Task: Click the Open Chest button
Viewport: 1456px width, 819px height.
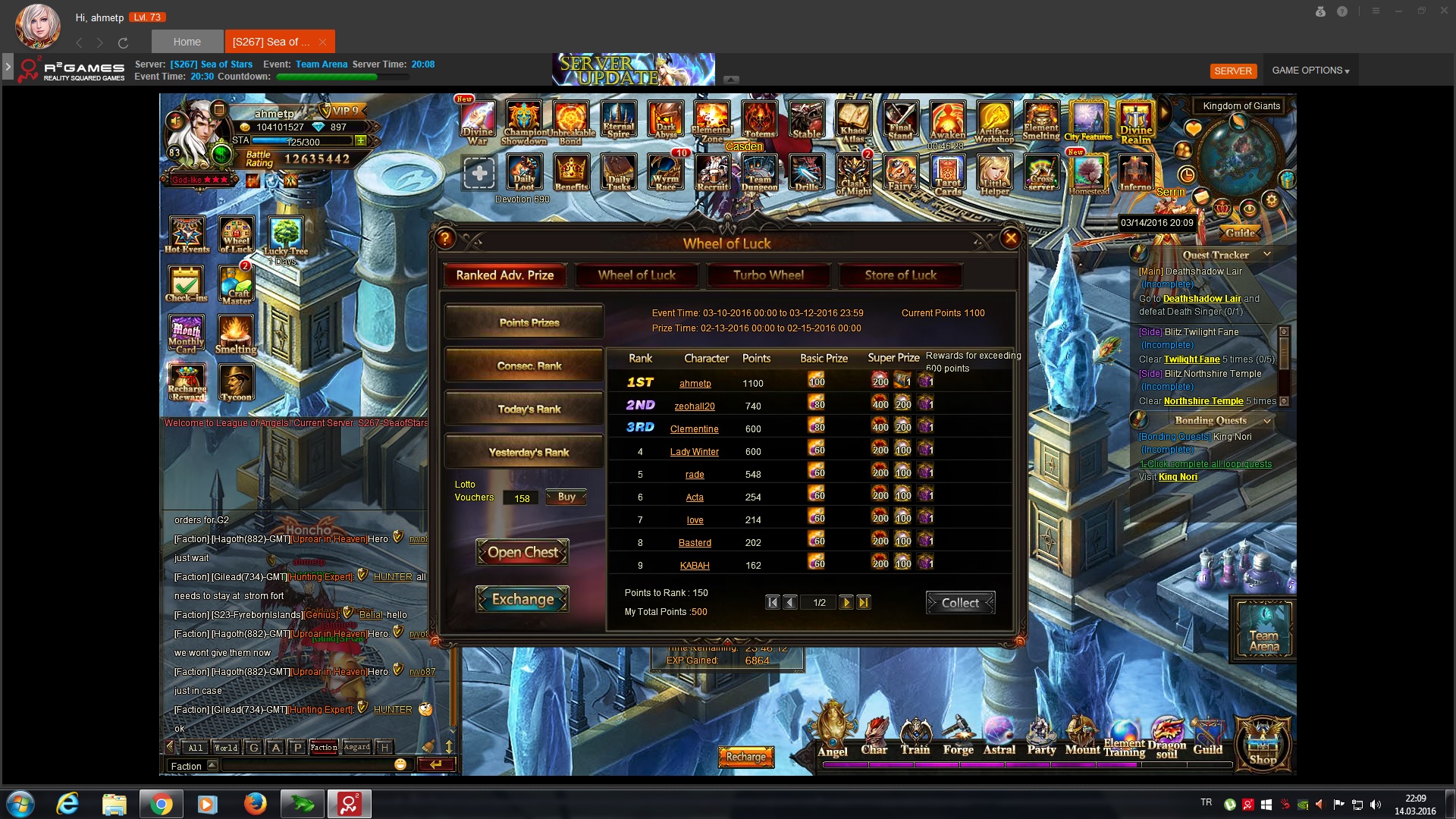Action: coord(522,553)
